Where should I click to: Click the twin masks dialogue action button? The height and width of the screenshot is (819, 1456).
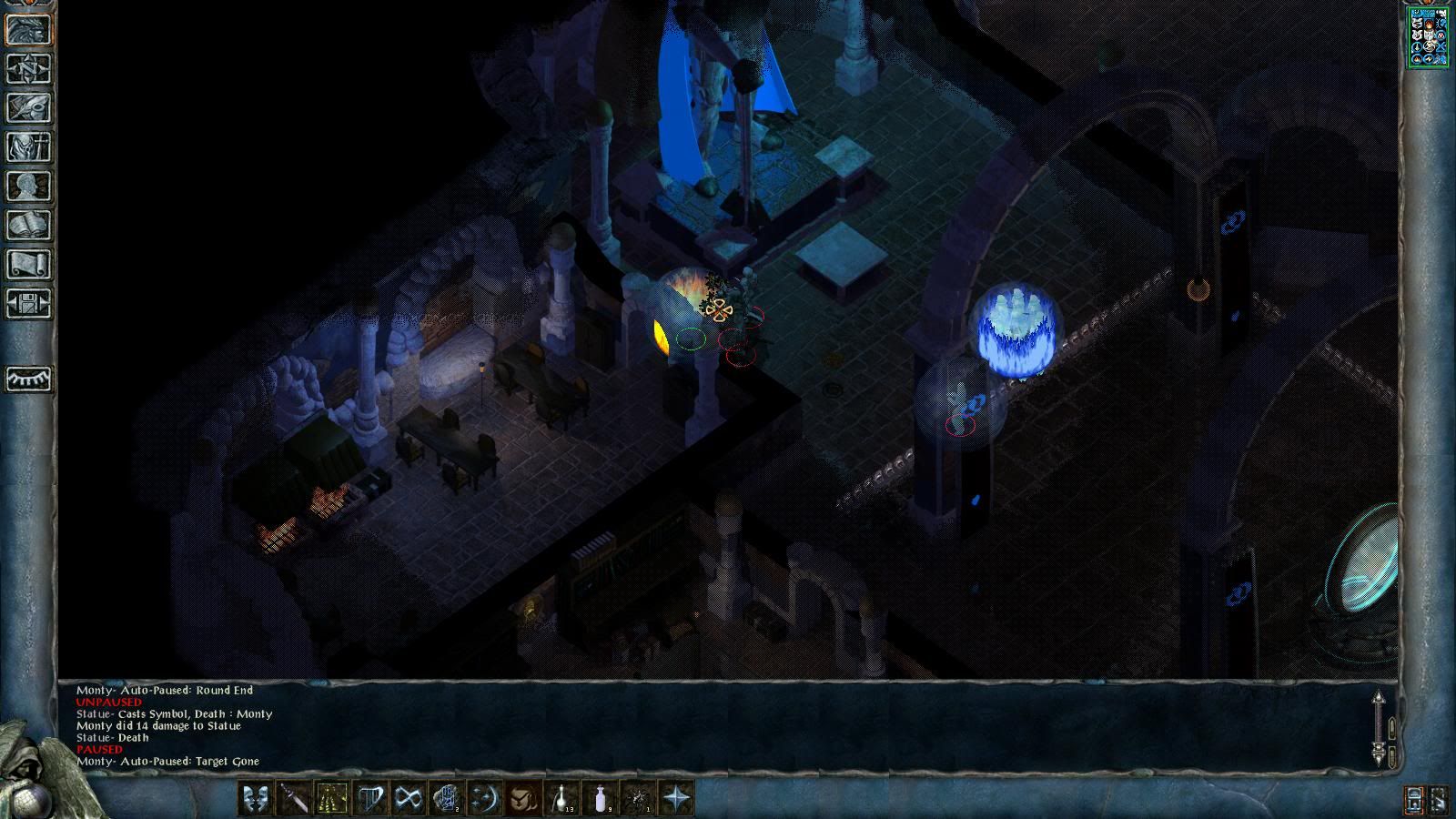(255, 799)
